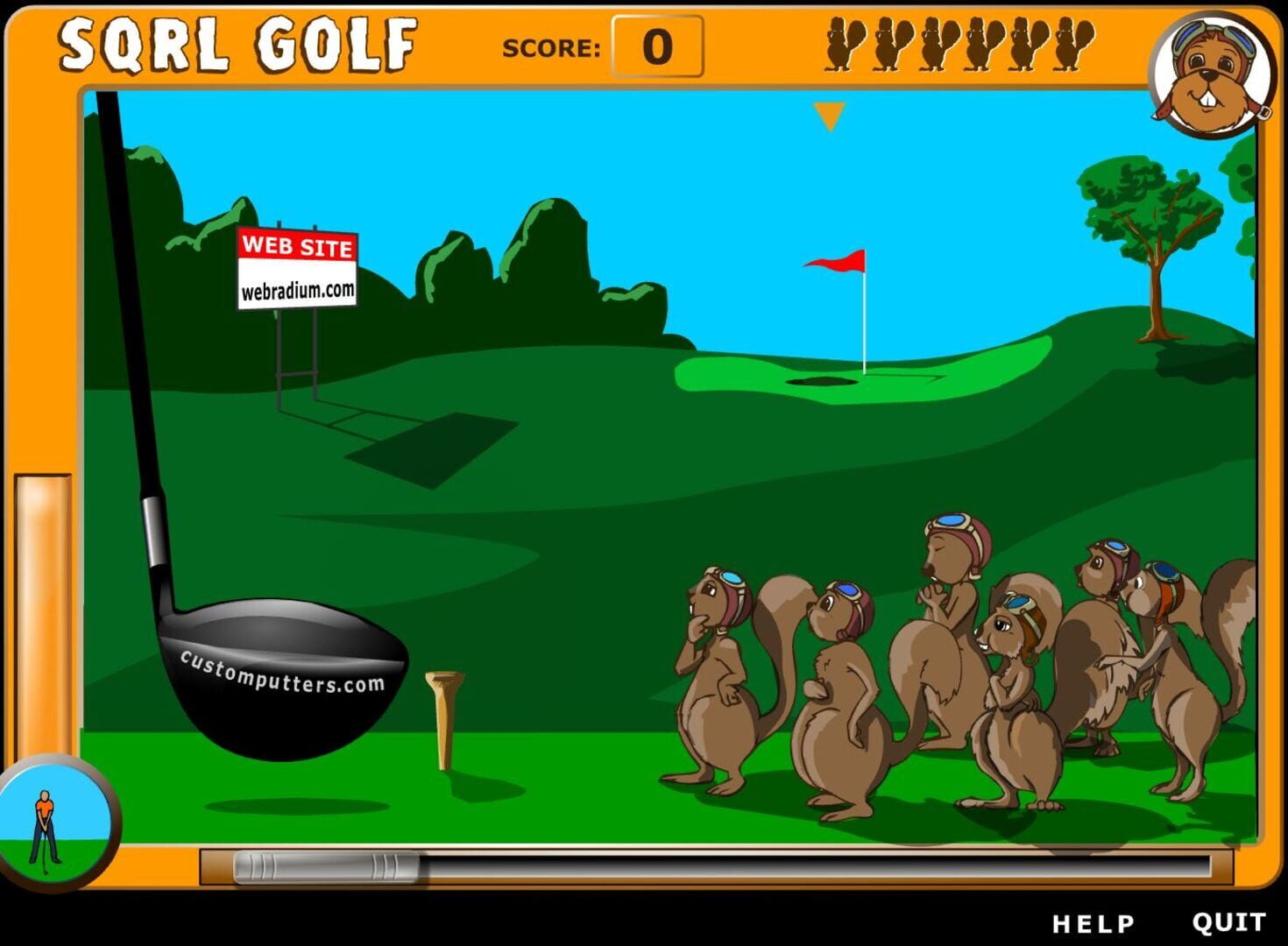1288x946 pixels.
Task: Click the first squirrel life icon
Action: (x=844, y=44)
